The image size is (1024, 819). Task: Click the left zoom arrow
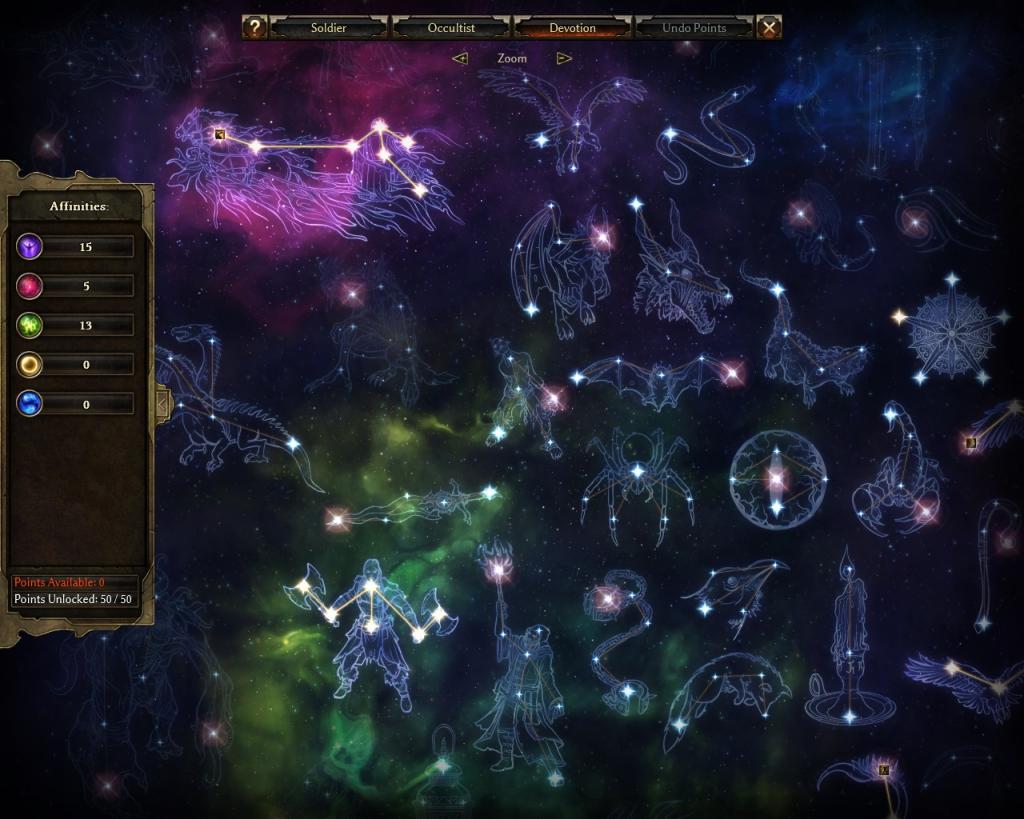460,58
